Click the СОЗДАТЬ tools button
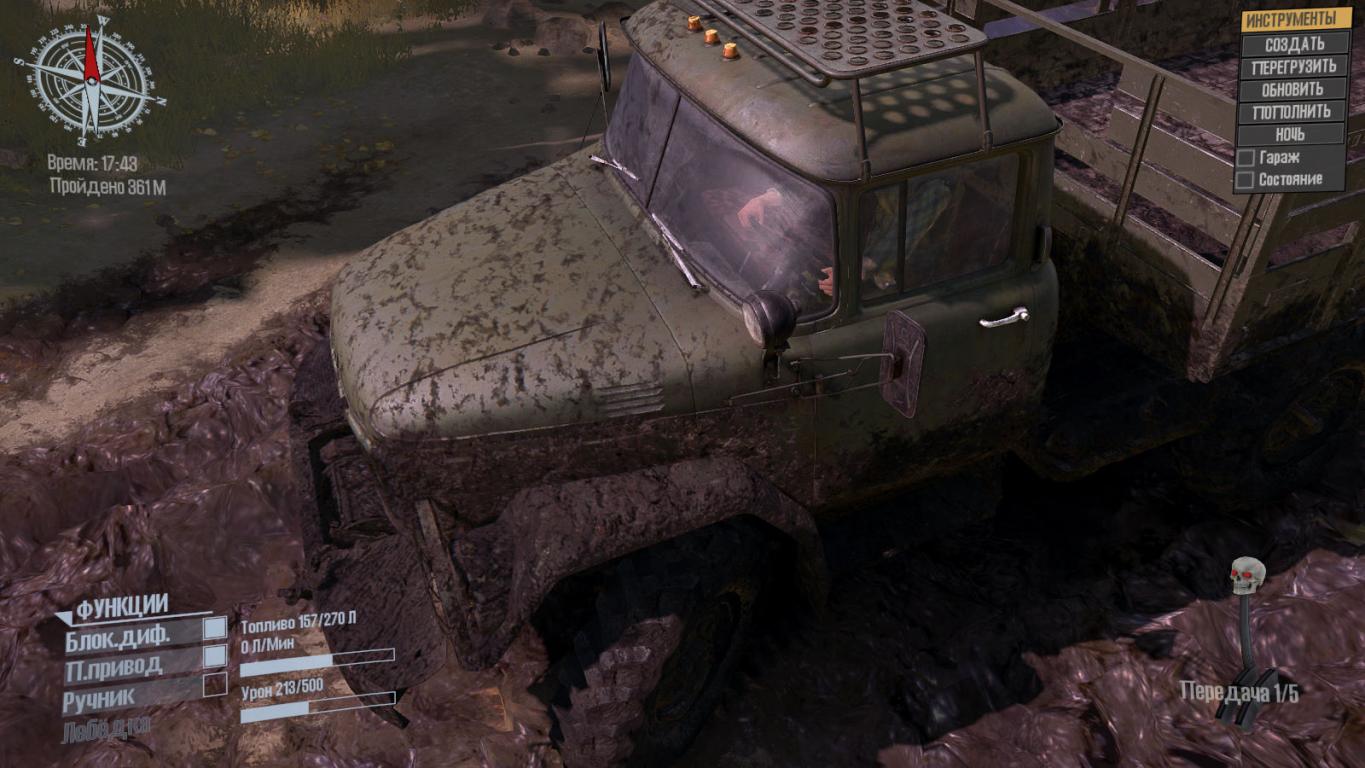This screenshot has height=768, width=1365. (x=1294, y=44)
